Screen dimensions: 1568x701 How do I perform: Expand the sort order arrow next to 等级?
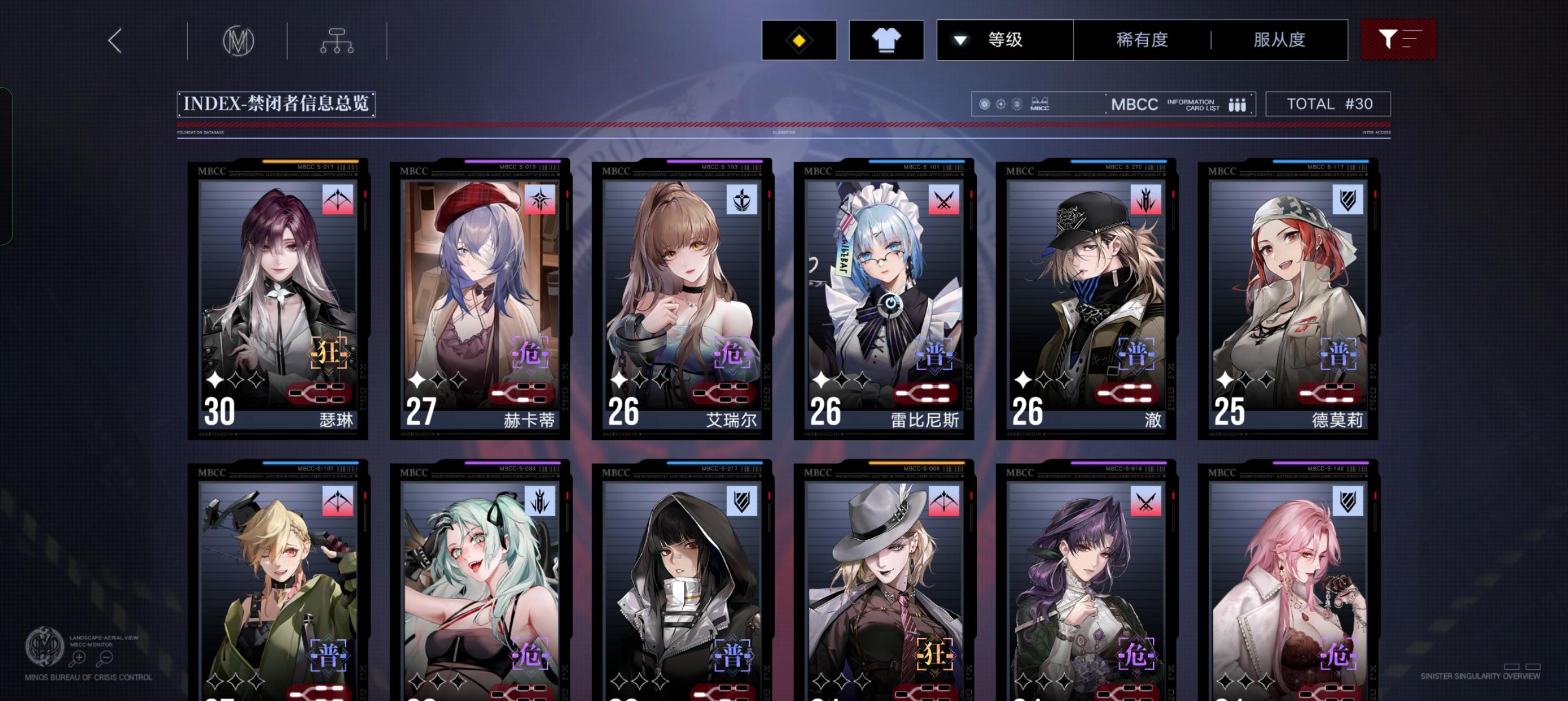(x=960, y=39)
